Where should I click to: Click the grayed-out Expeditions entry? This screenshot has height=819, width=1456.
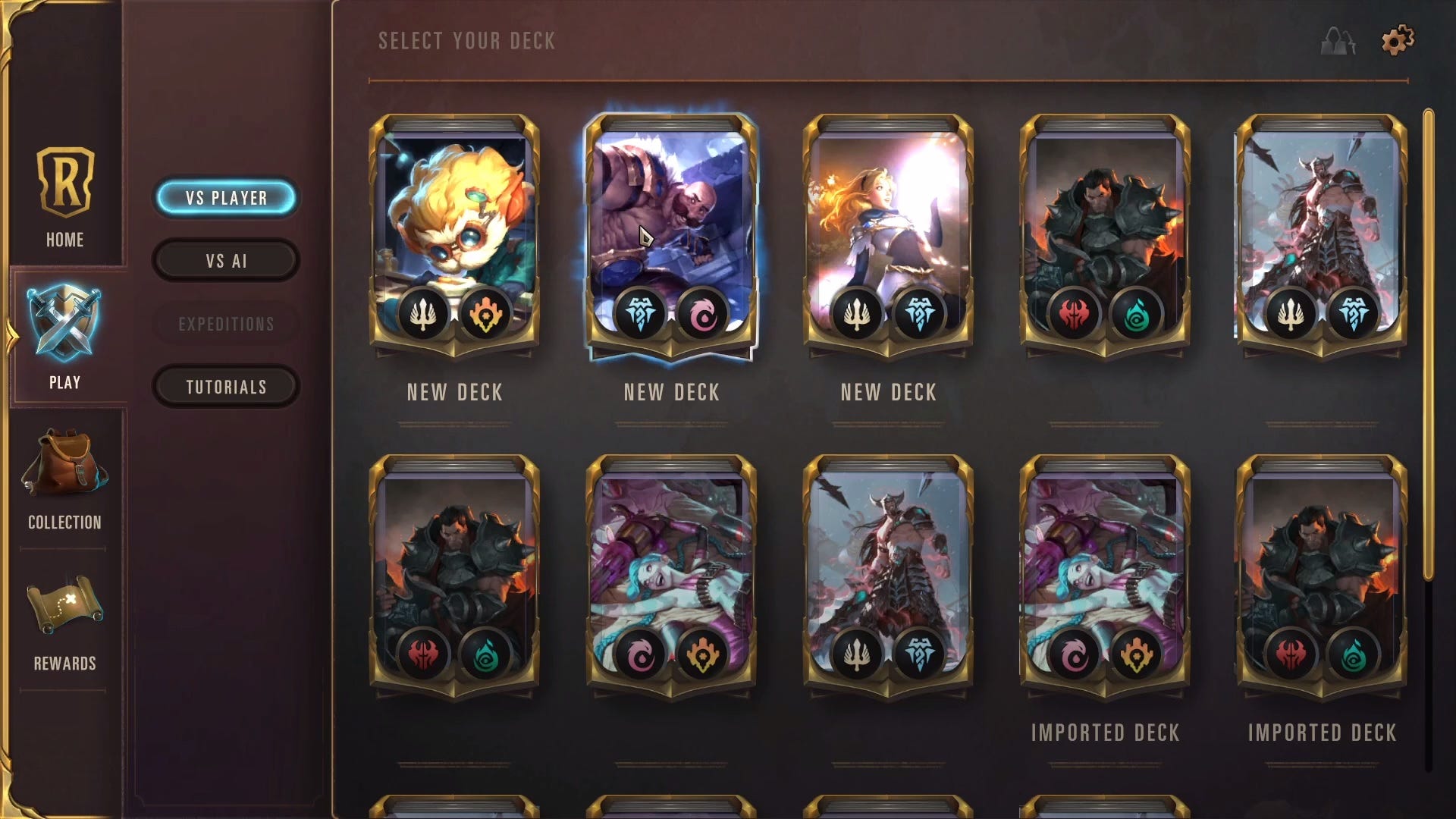225,323
